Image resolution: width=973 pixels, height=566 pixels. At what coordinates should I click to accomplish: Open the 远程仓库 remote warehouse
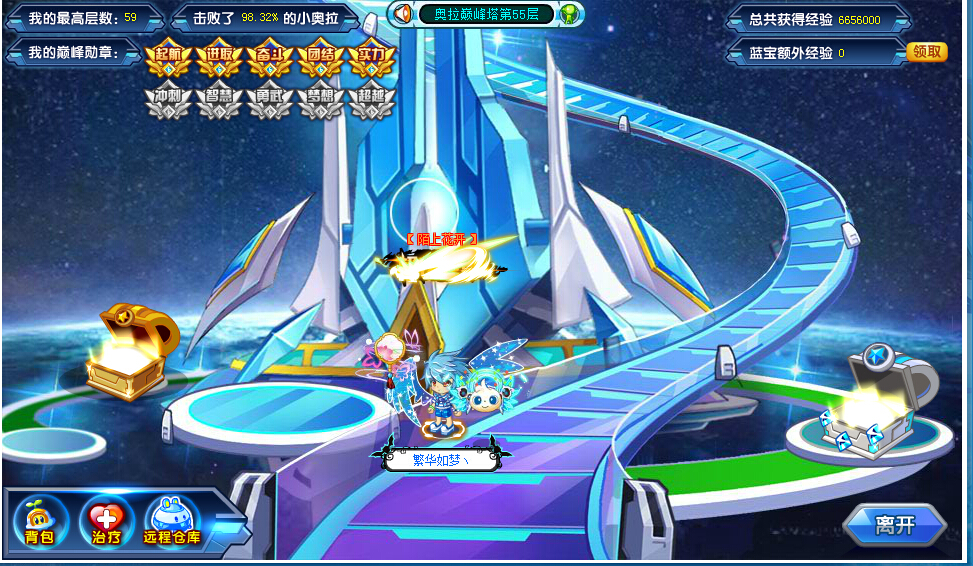(172, 520)
